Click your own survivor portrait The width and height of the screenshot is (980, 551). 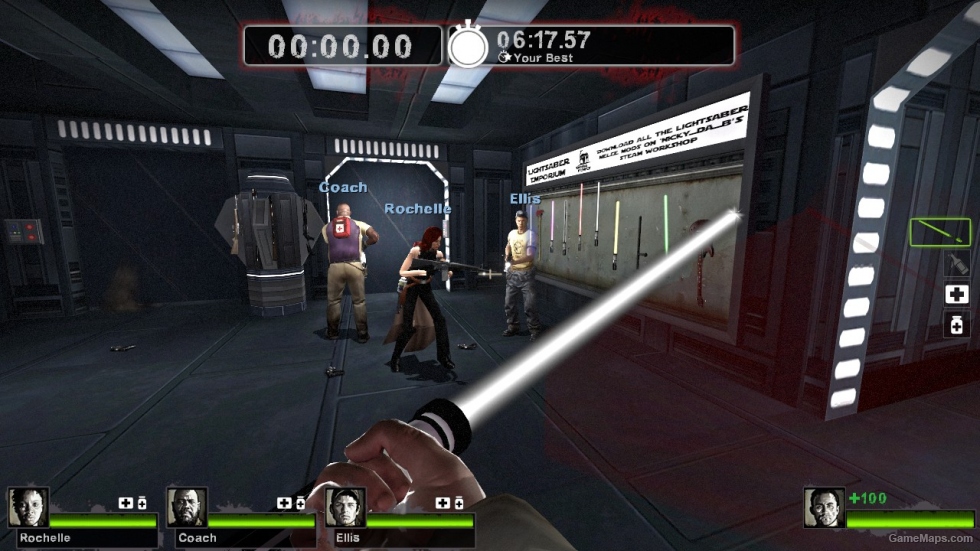click(x=825, y=508)
